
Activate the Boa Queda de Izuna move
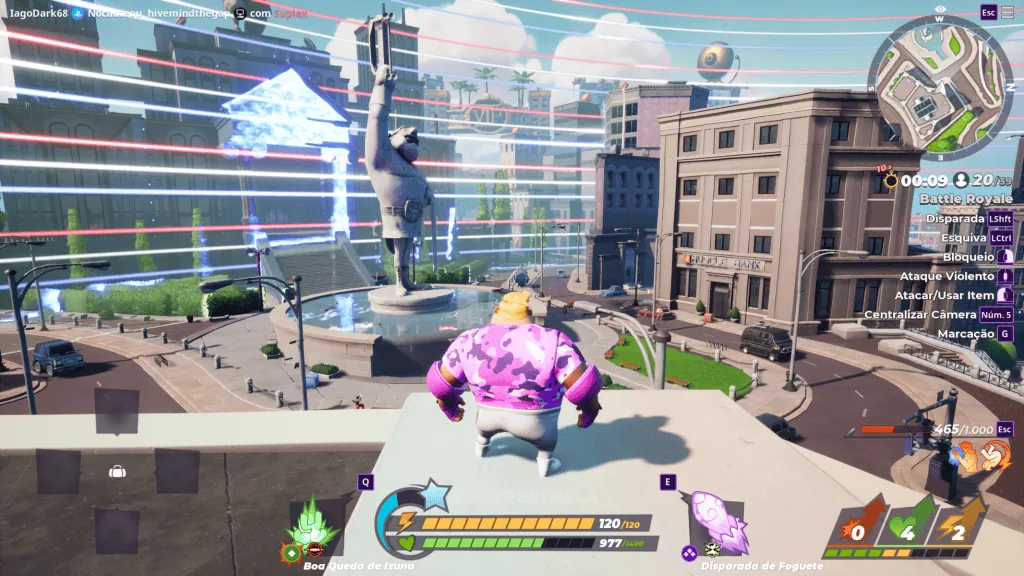[x=314, y=524]
